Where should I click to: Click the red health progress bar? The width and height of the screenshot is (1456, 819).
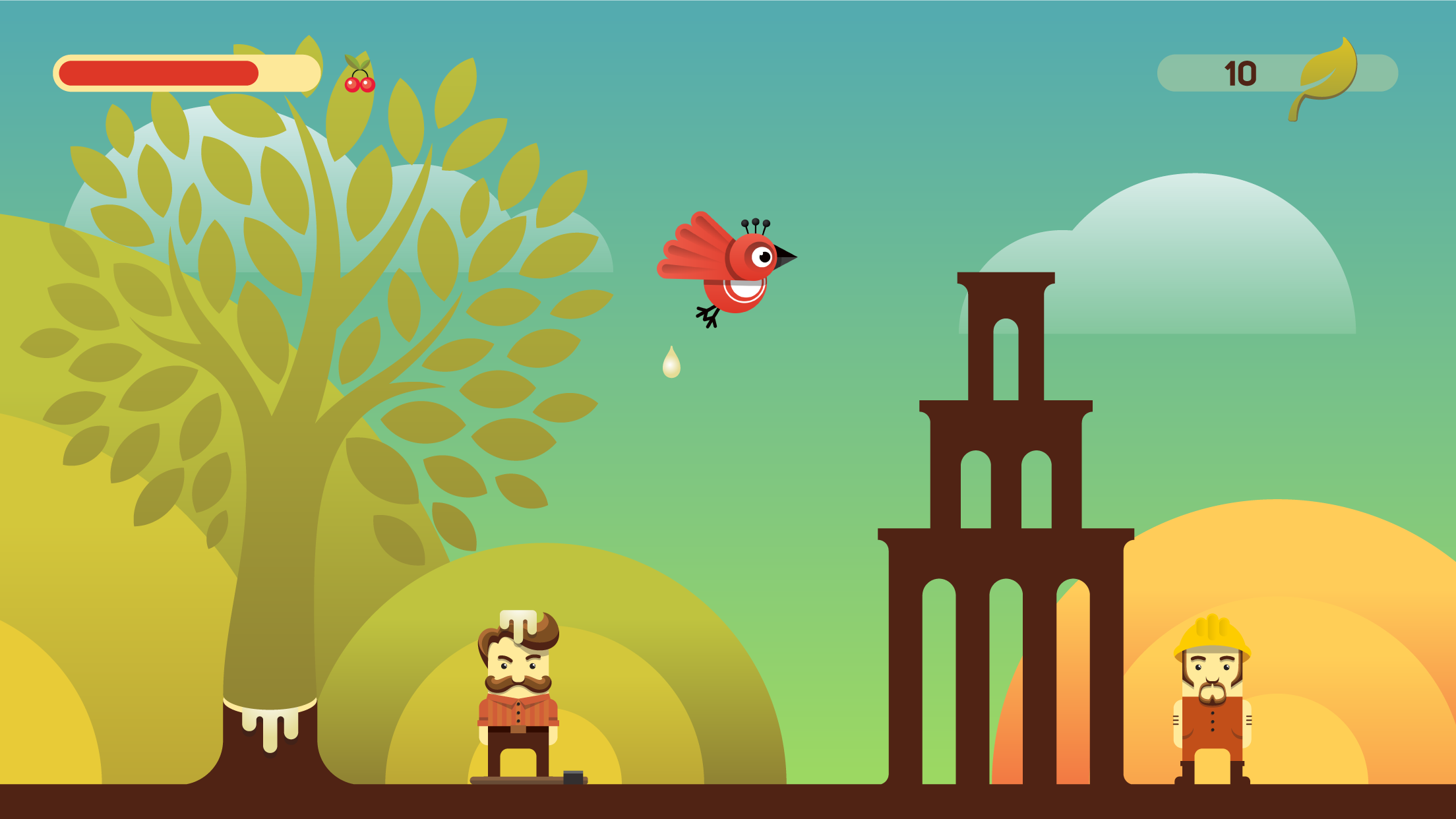click(x=158, y=71)
